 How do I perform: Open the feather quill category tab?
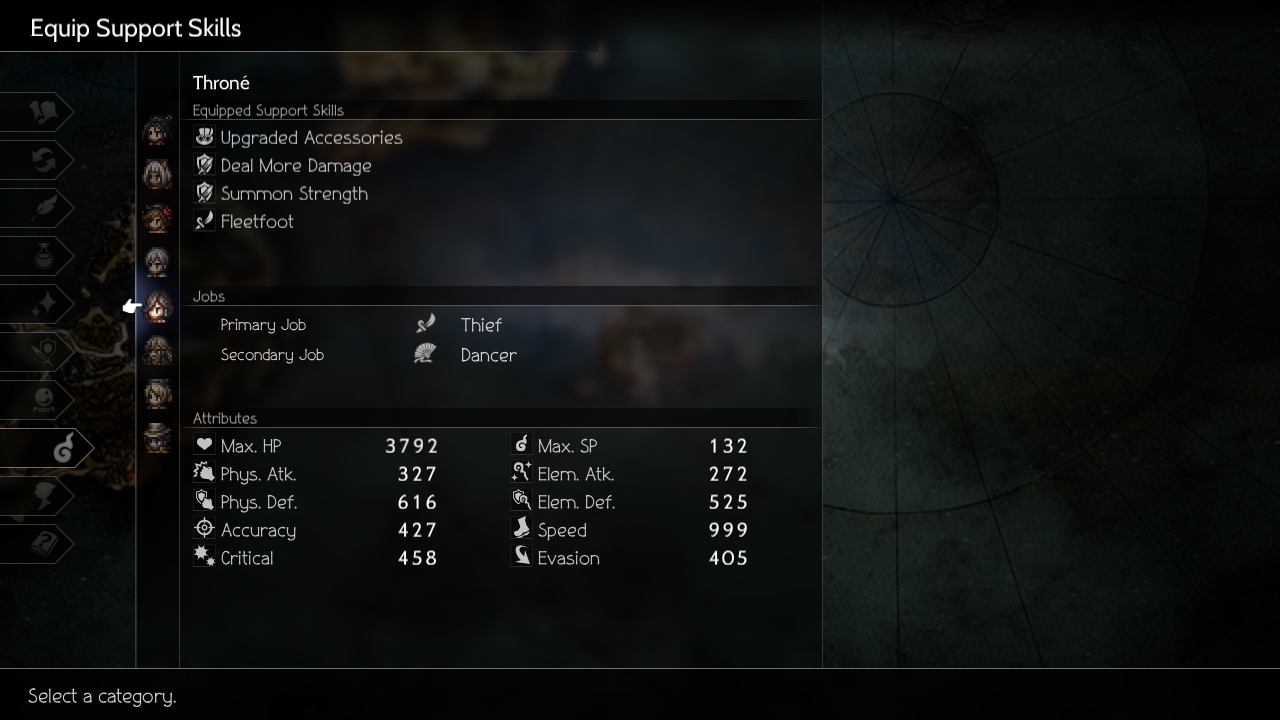click(x=42, y=208)
